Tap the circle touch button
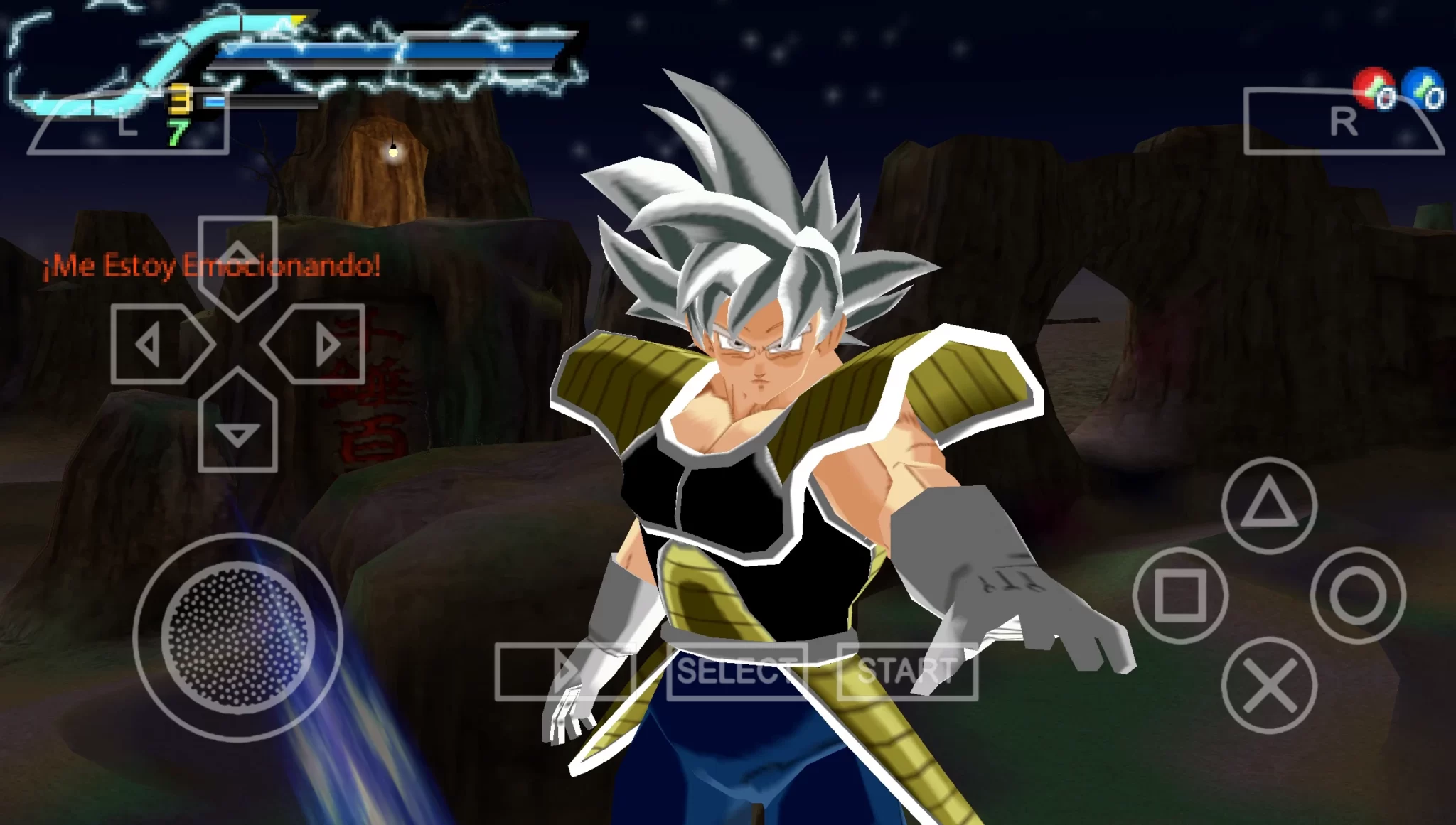This screenshot has width=1456, height=825. (1358, 595)
